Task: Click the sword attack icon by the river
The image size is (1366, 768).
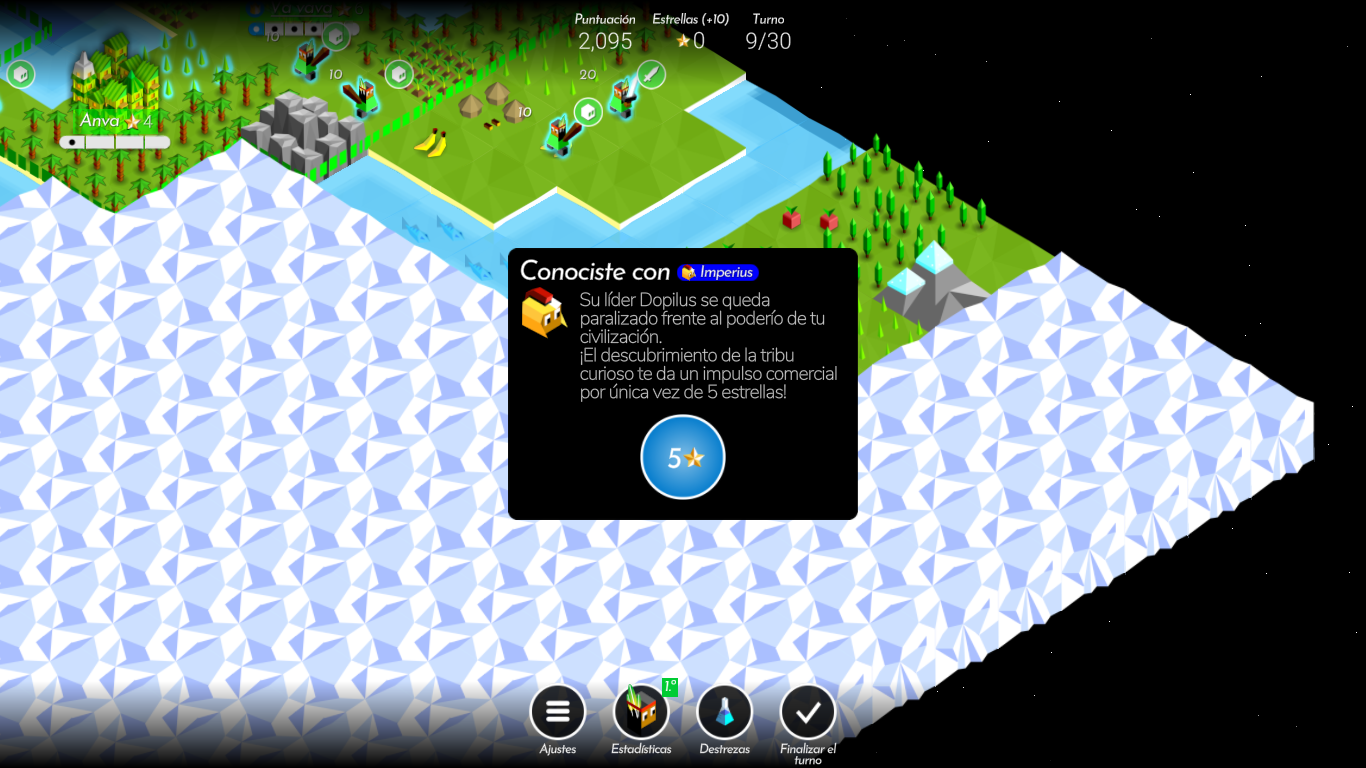Action: coord(650,75)
